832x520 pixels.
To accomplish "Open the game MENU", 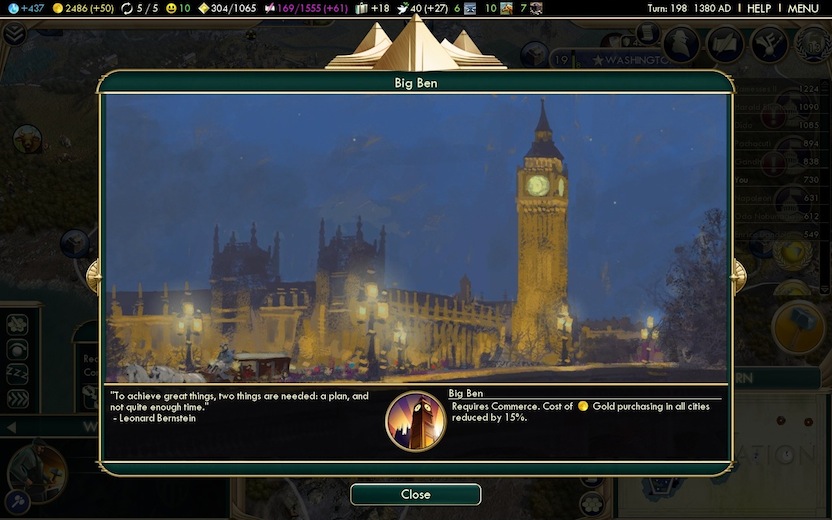I will [x=803, y=8].
